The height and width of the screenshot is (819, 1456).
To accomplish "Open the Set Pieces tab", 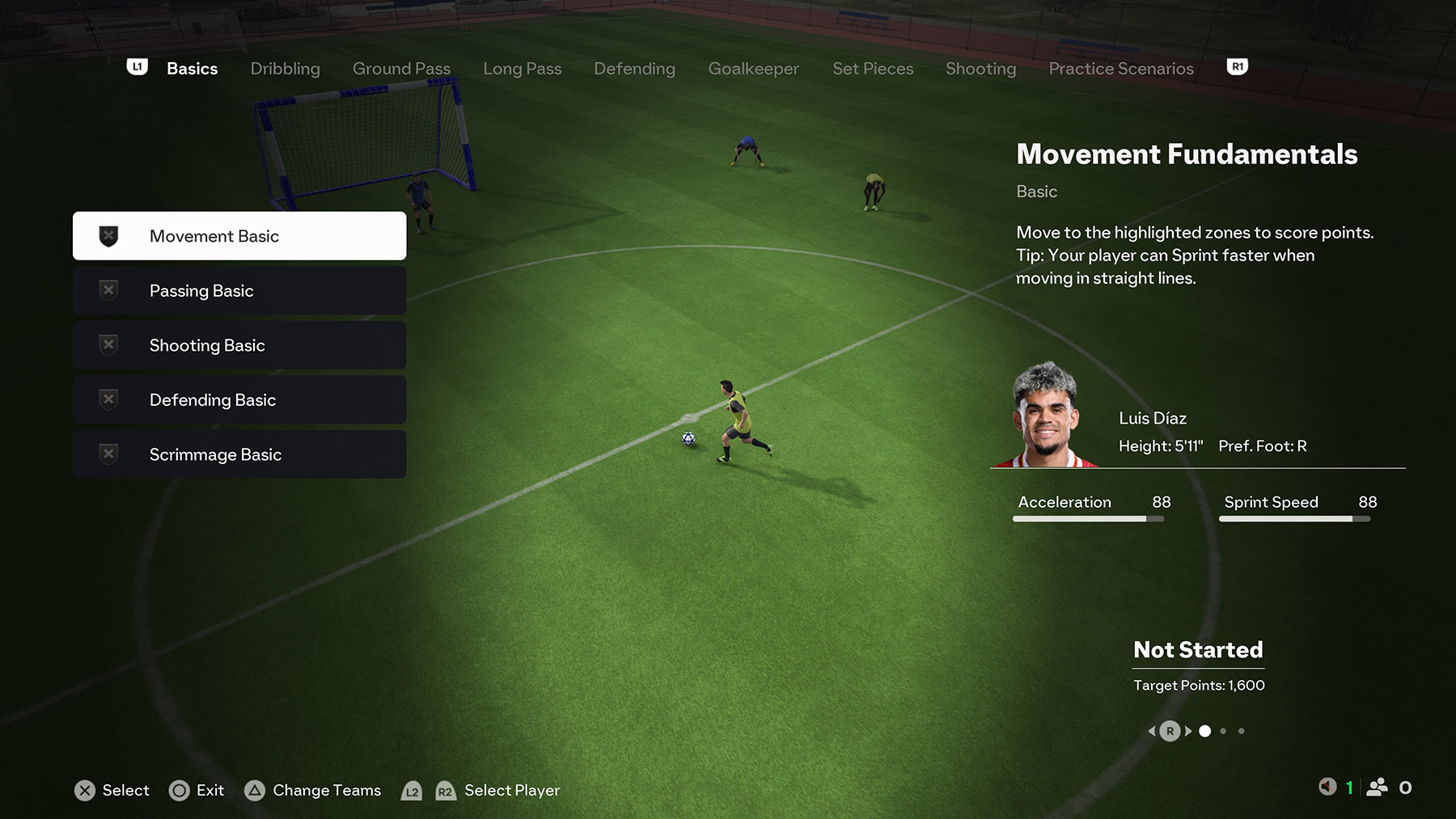I will tap(874, 69).
